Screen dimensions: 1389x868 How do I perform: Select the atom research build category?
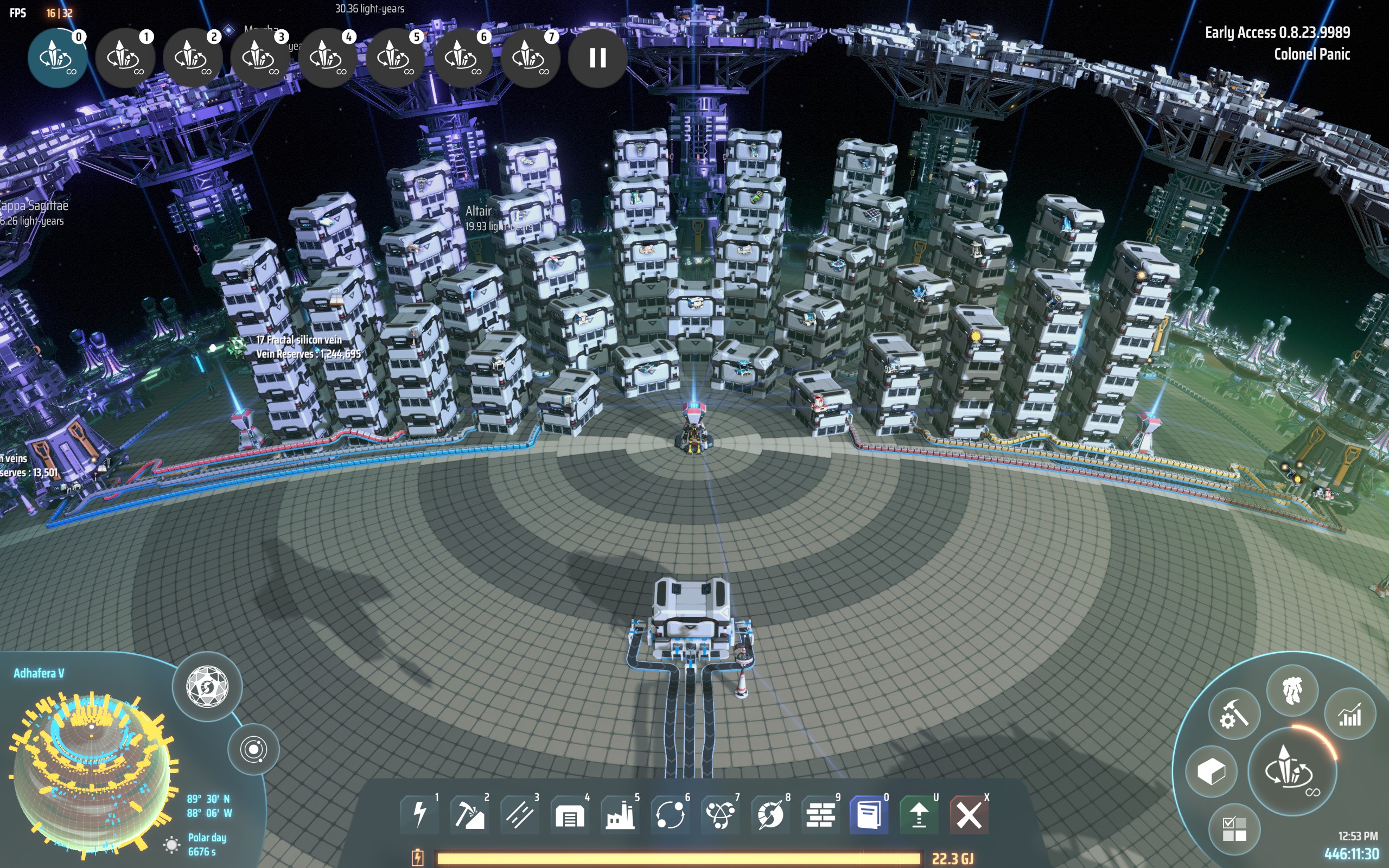pyautogui.click(x=721, y=814)
